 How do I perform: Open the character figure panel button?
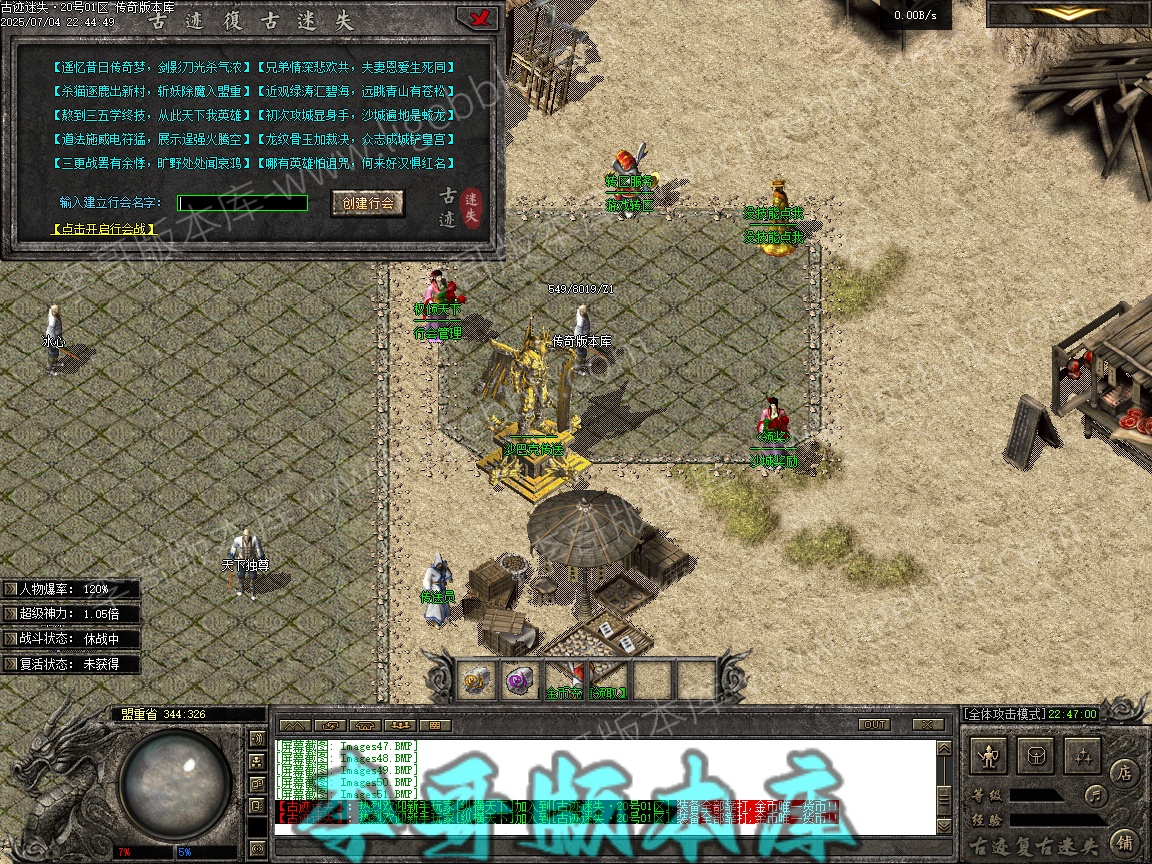(989, 757)
